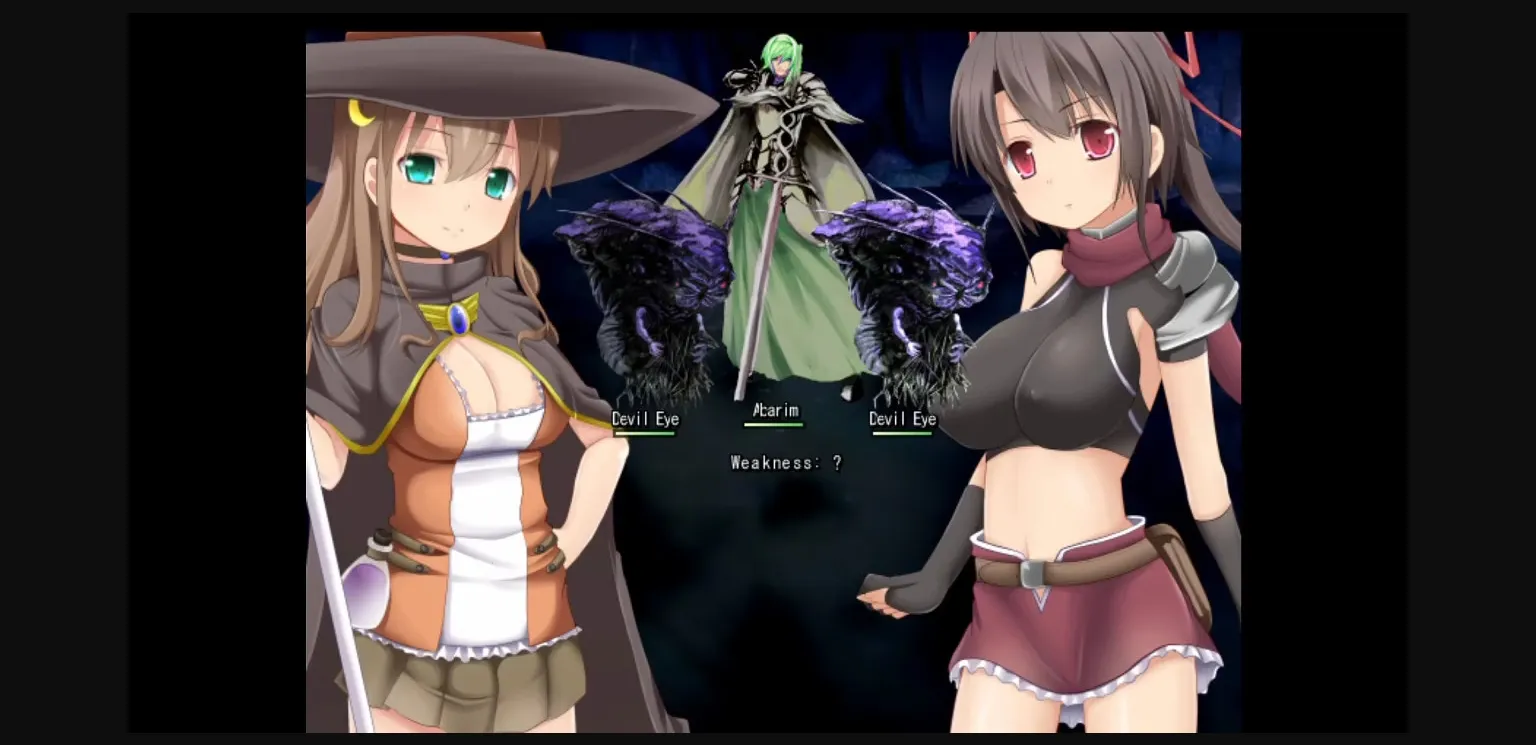Click the right Devil Eye health bar

(x=901, y=433)
